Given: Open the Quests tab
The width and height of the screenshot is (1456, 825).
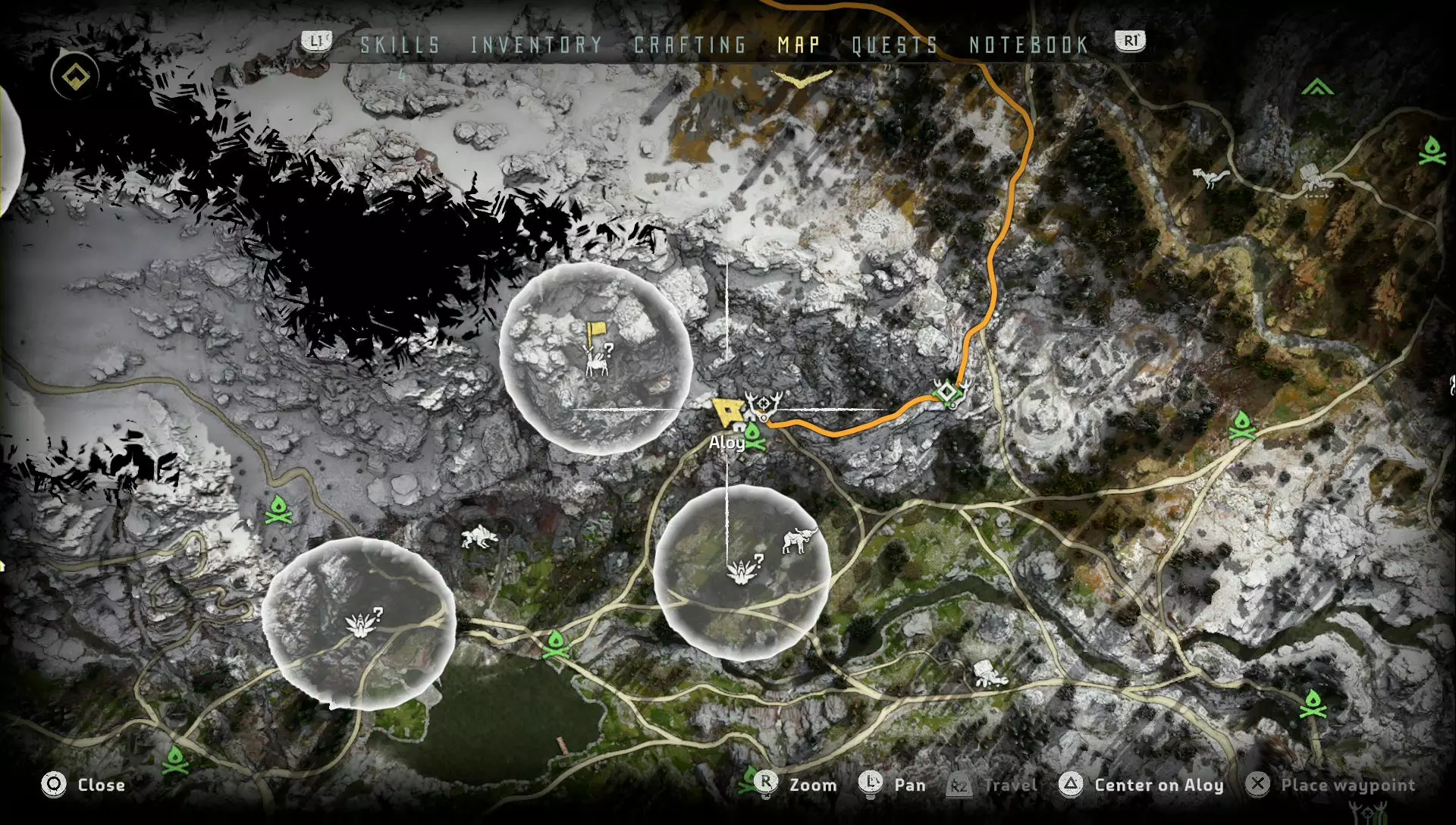Looking at the screenshot, I should pyautogui.click(x=895, y=45).
